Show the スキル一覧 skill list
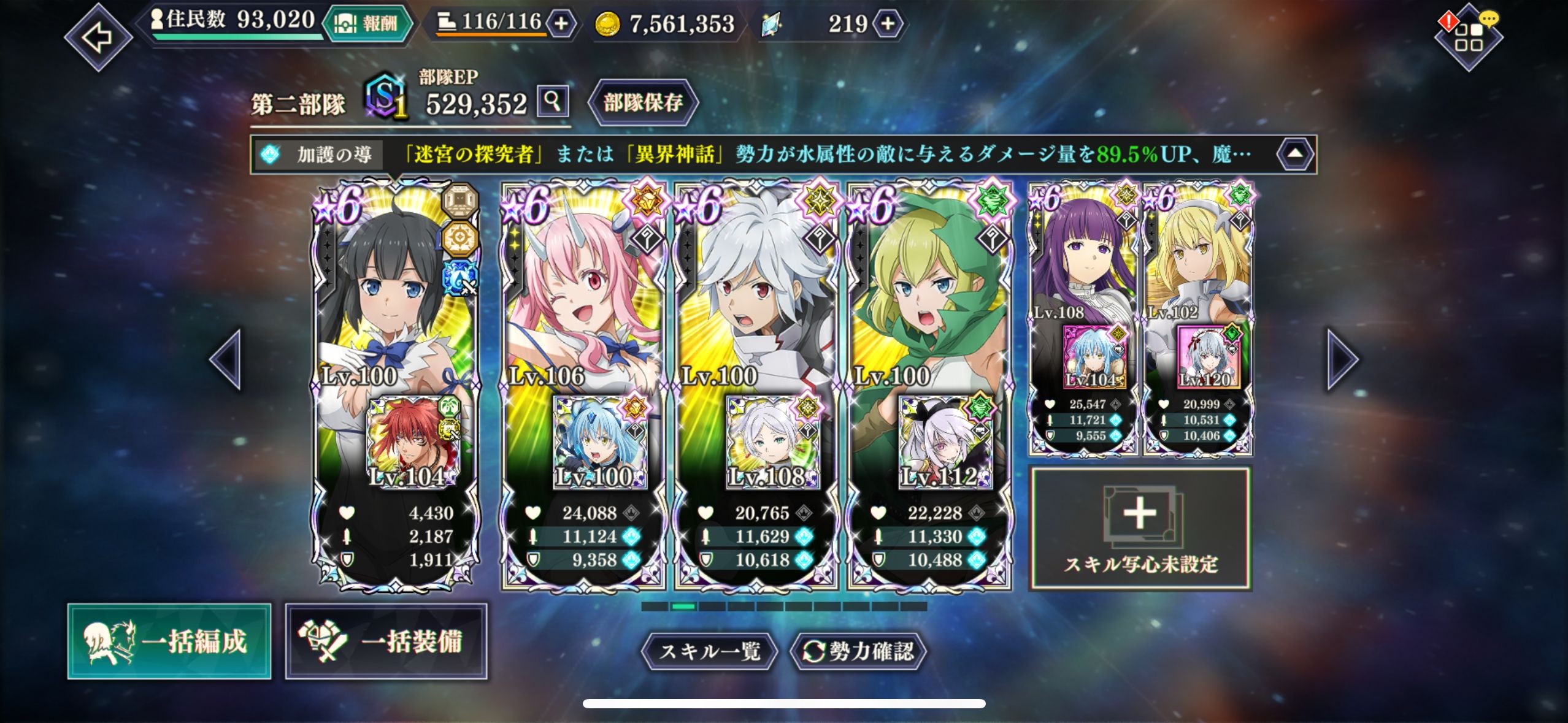 [x=709, y=651]
